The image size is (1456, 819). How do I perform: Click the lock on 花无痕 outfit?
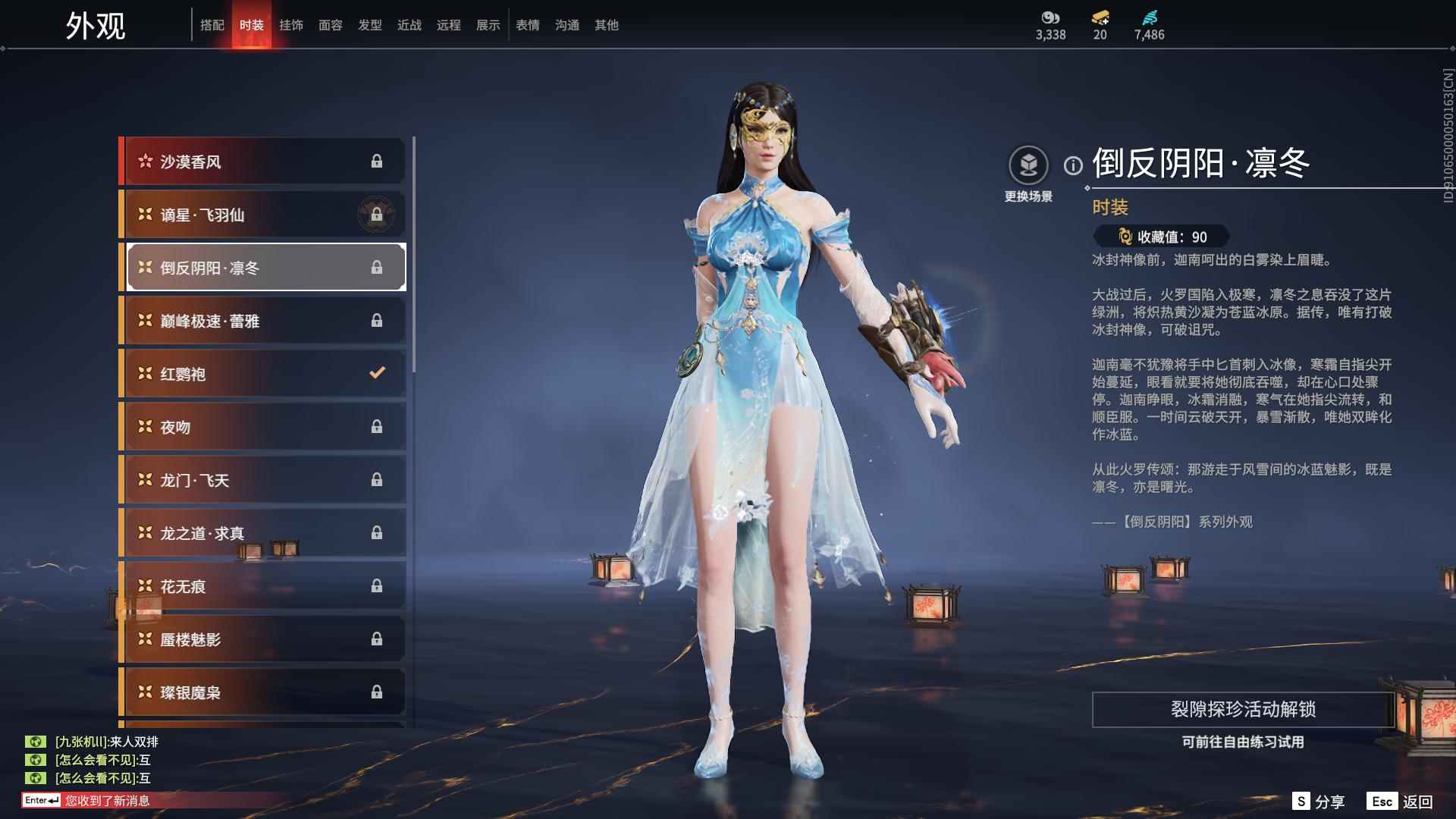point(378,585)
